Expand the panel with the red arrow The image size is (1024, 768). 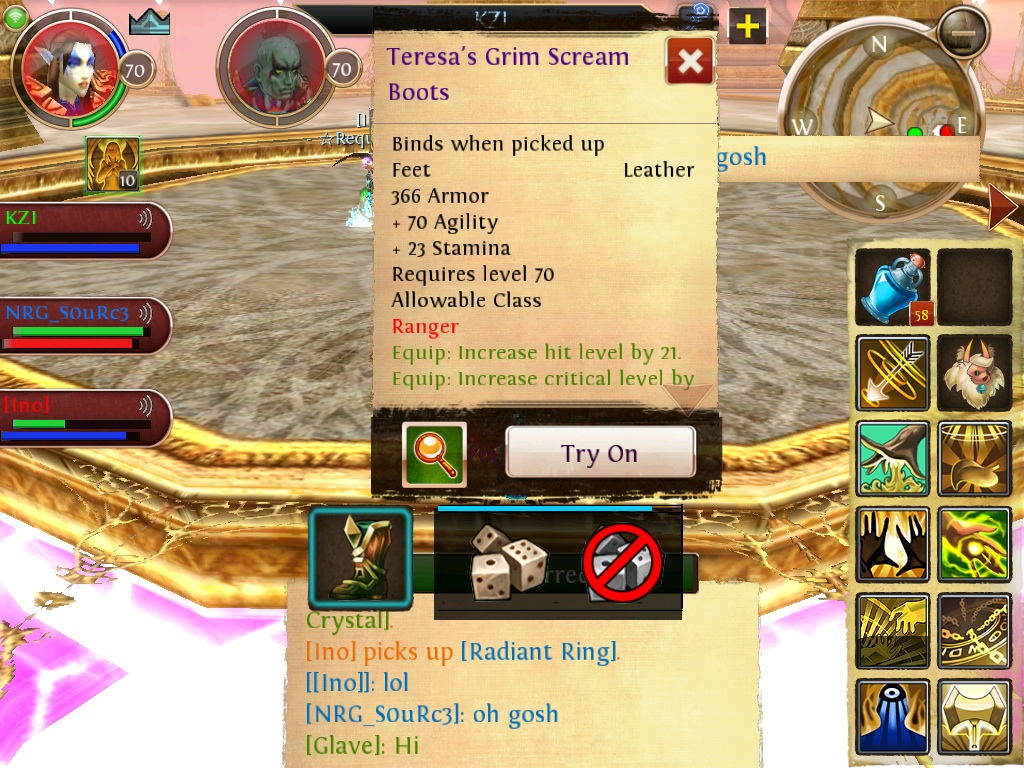coord(1002,207)
